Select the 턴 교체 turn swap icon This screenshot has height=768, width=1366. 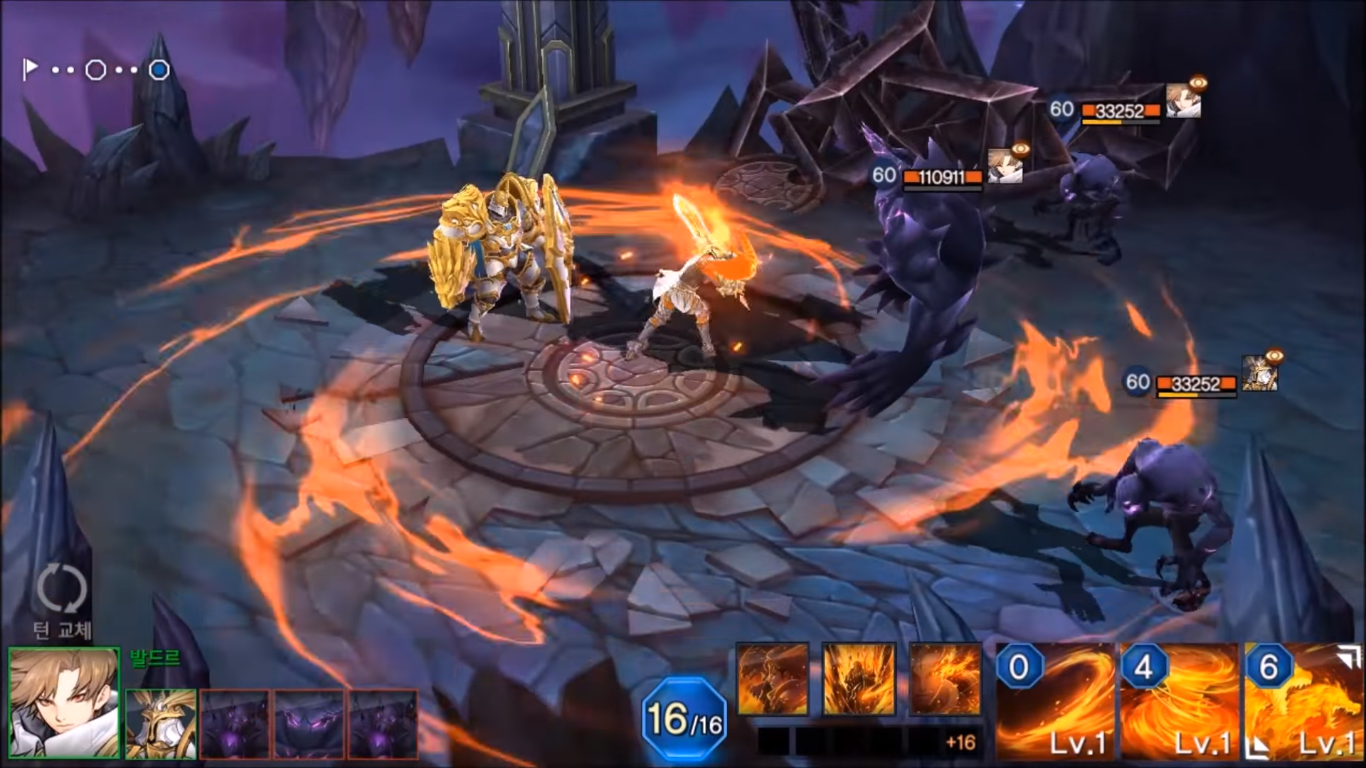click(x=60, y=589)
